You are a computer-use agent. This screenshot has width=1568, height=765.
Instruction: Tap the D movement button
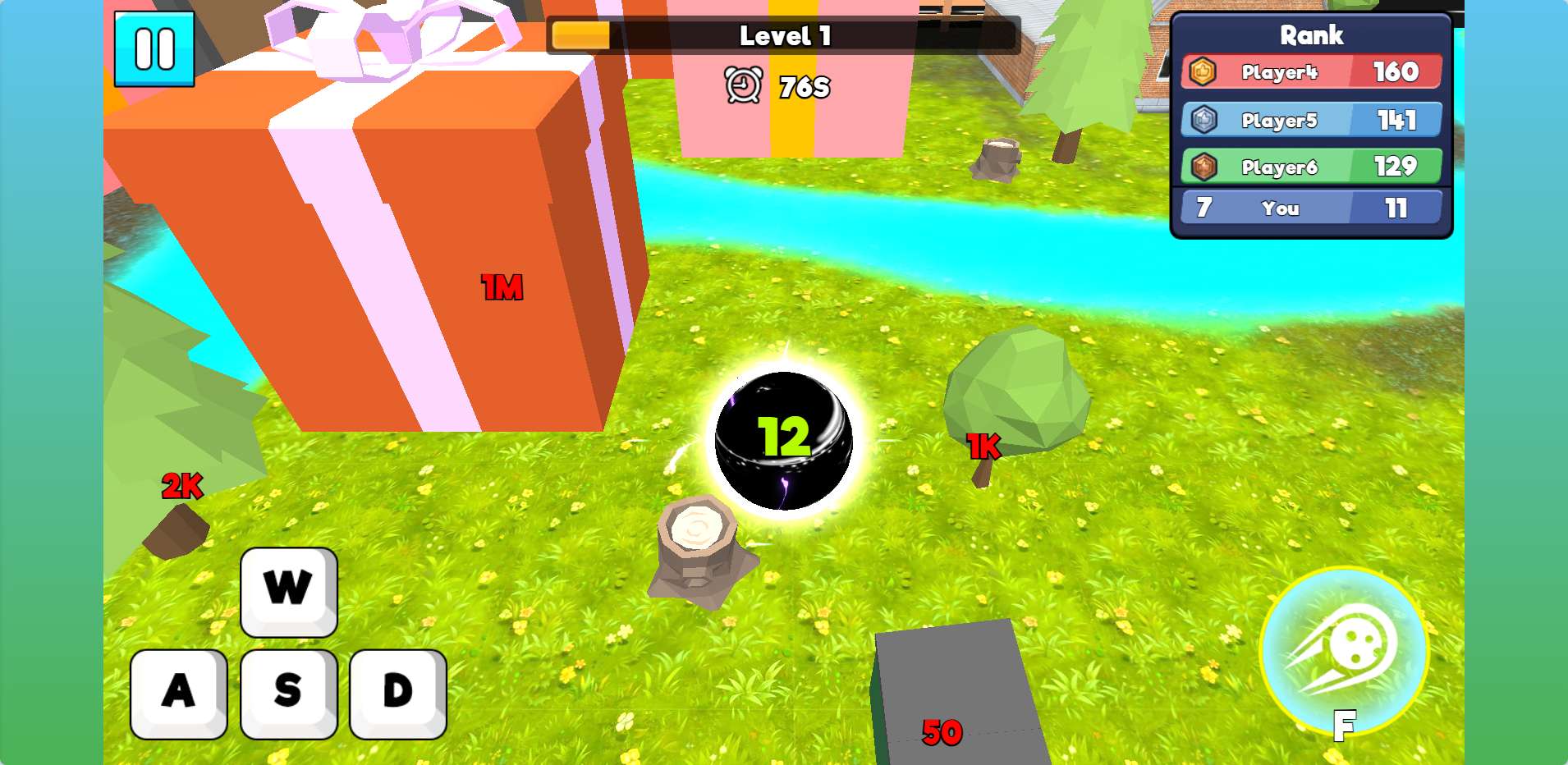click(x=398, y=693)
